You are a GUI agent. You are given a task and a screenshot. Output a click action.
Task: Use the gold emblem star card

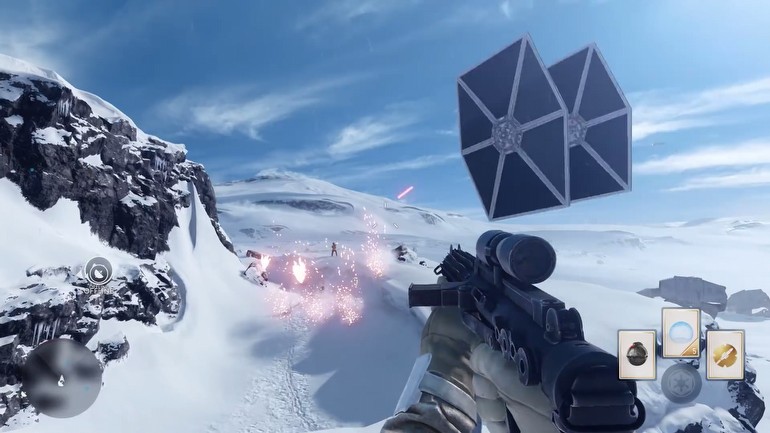(724, 355)
